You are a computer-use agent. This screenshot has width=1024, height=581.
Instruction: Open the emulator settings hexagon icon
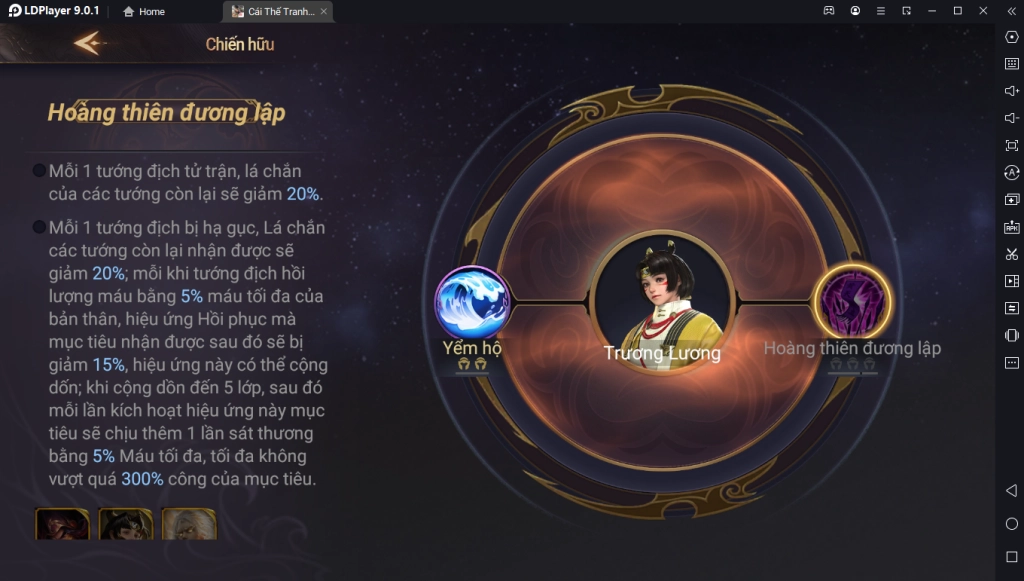[1011, 37]
